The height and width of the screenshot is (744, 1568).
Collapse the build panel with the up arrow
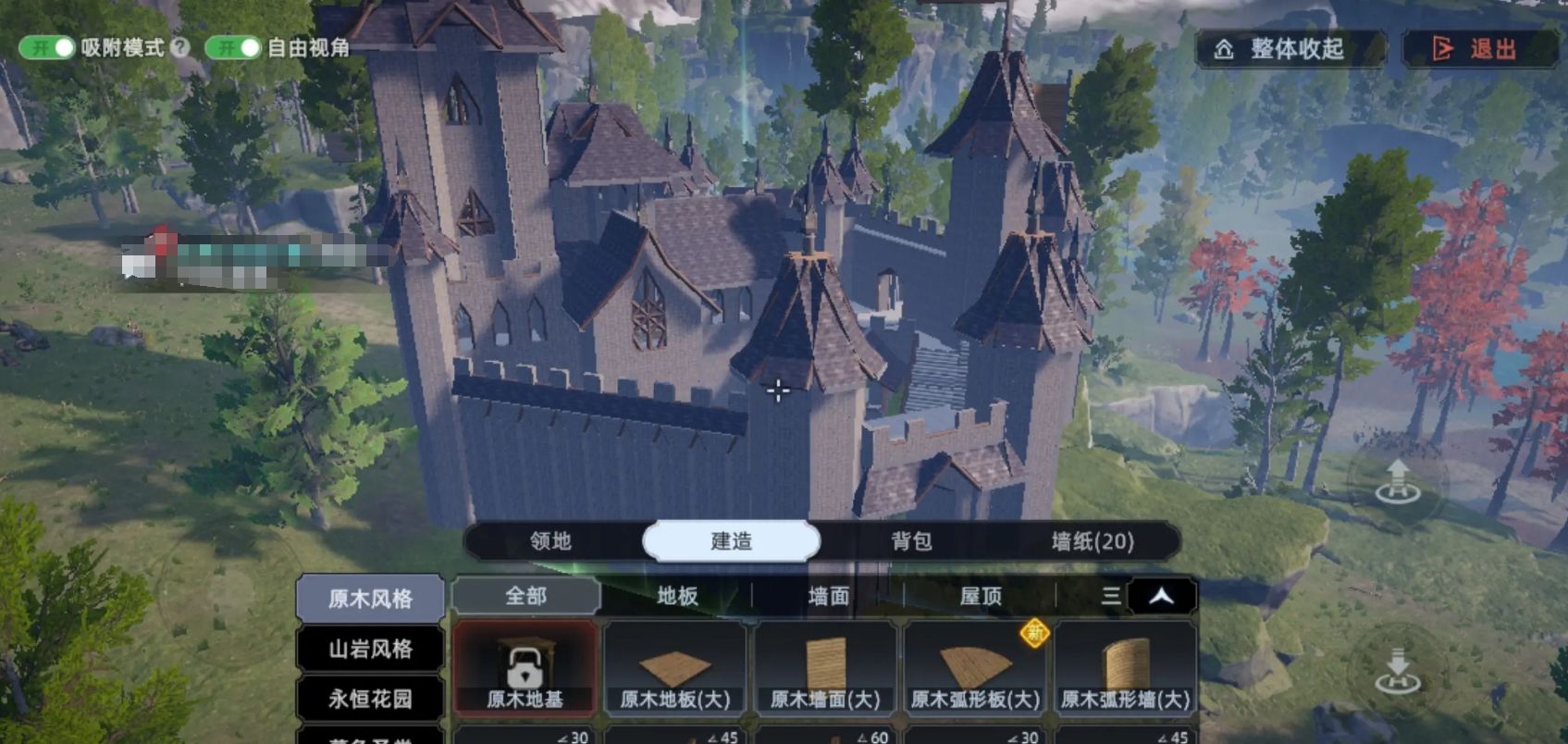pos(1162,596)
